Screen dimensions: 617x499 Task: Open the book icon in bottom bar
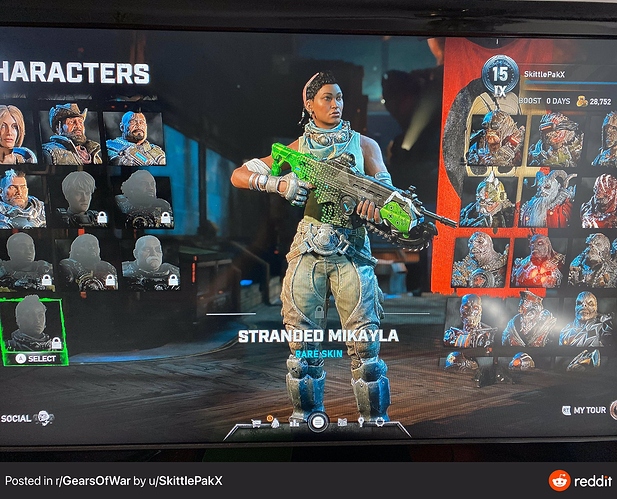click(x=341, y=421)
